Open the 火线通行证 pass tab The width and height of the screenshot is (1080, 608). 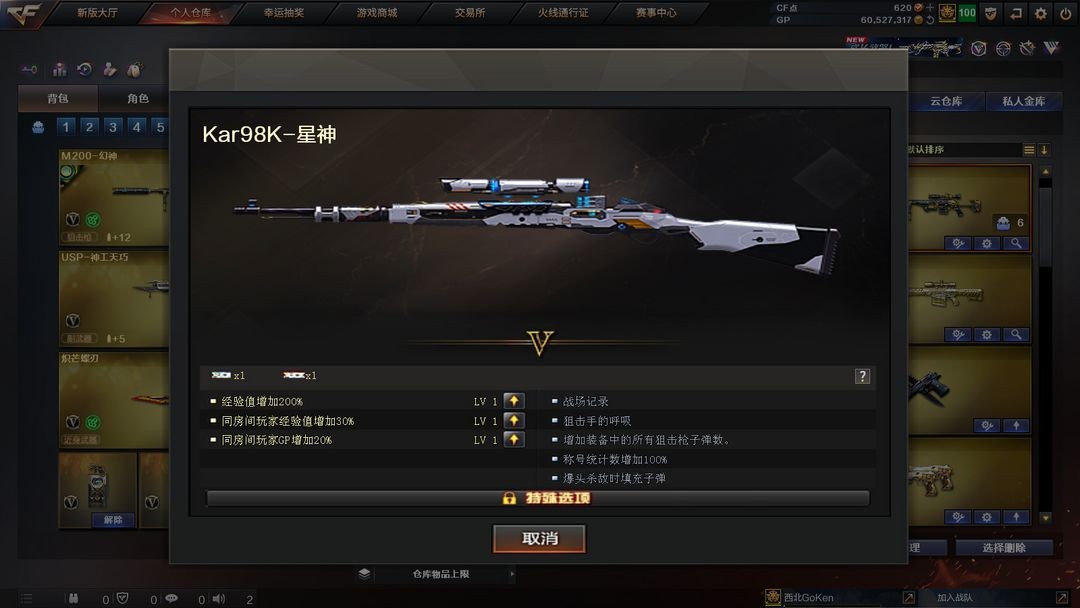[563, 13]
